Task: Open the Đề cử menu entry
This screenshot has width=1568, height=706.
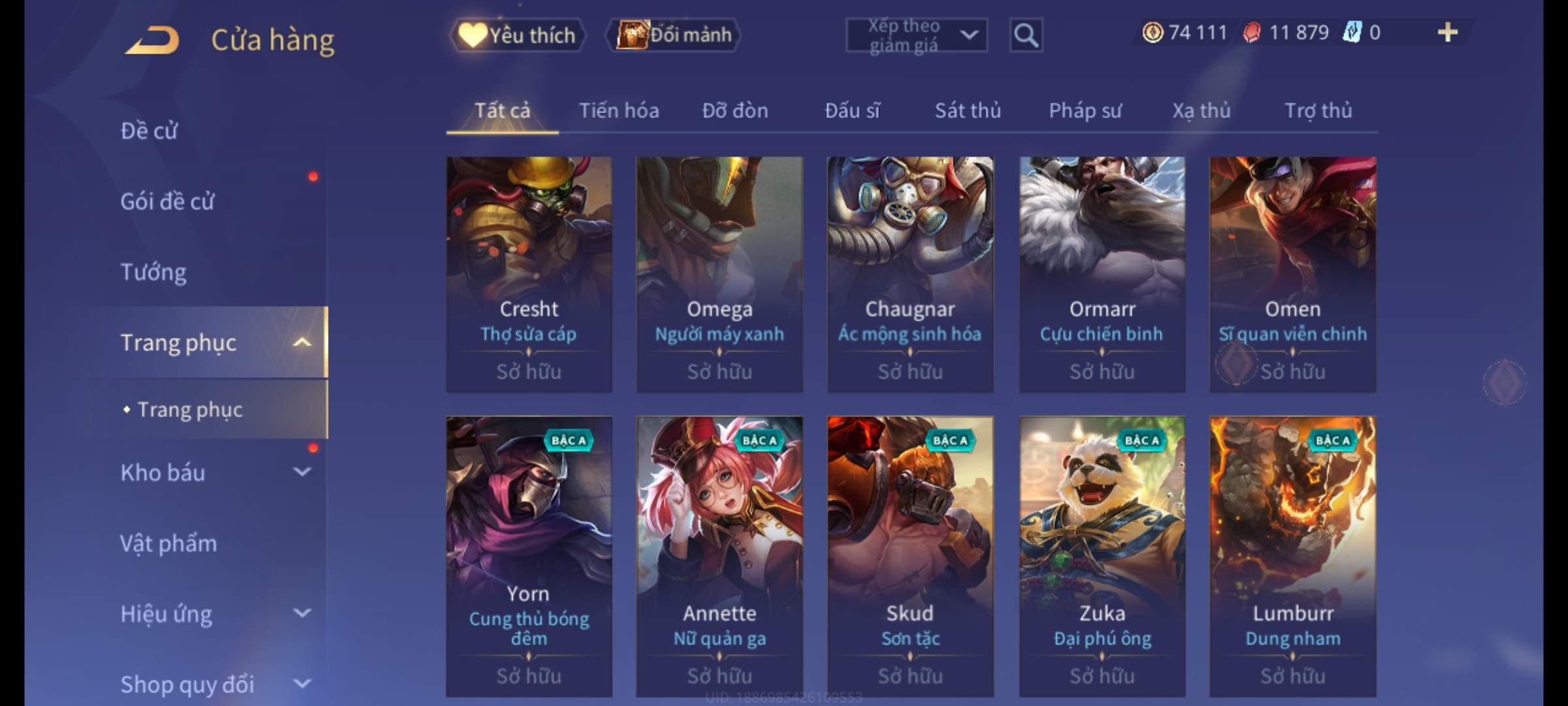Action: 149,131
